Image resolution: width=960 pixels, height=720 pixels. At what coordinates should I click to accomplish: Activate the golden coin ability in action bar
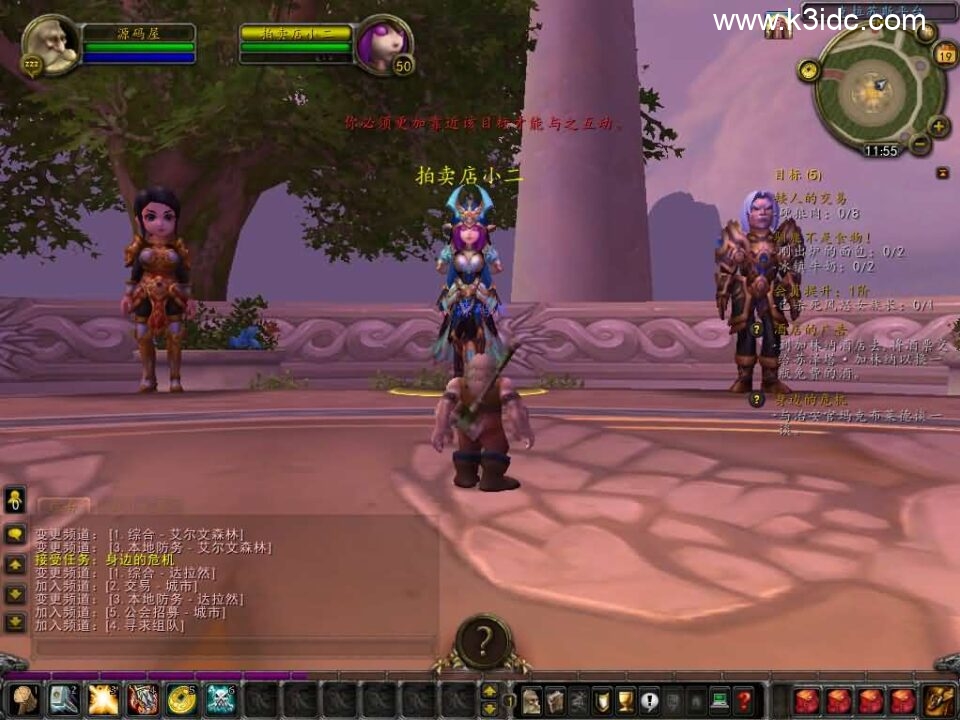click(181, 700)
